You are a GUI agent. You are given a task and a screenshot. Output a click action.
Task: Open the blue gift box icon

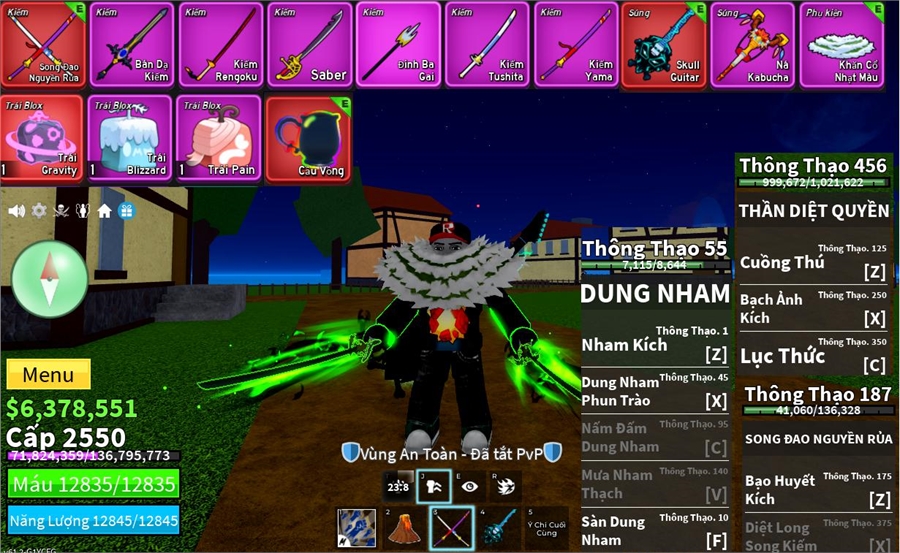coord(126,211)
